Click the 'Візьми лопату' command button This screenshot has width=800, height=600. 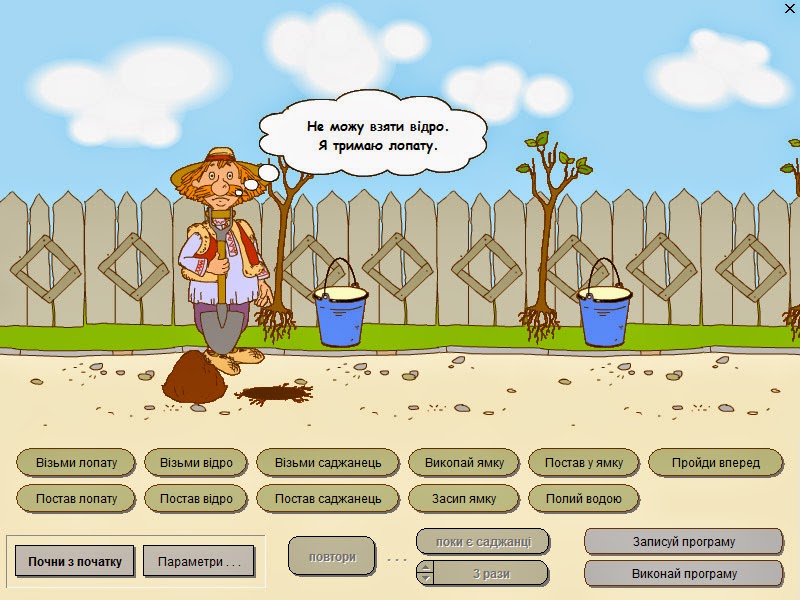(x=76, y=463)
